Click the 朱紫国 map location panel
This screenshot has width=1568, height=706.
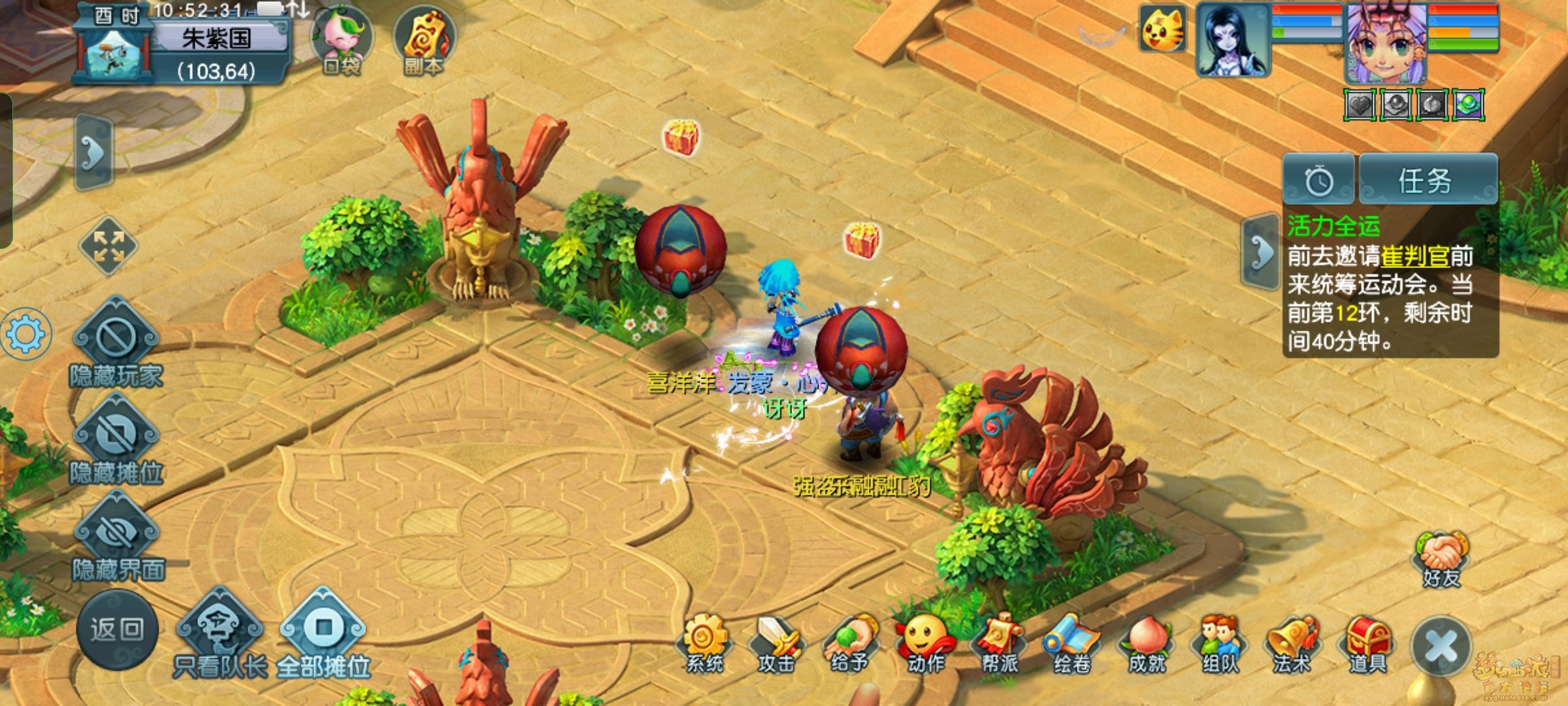point(216,39)
